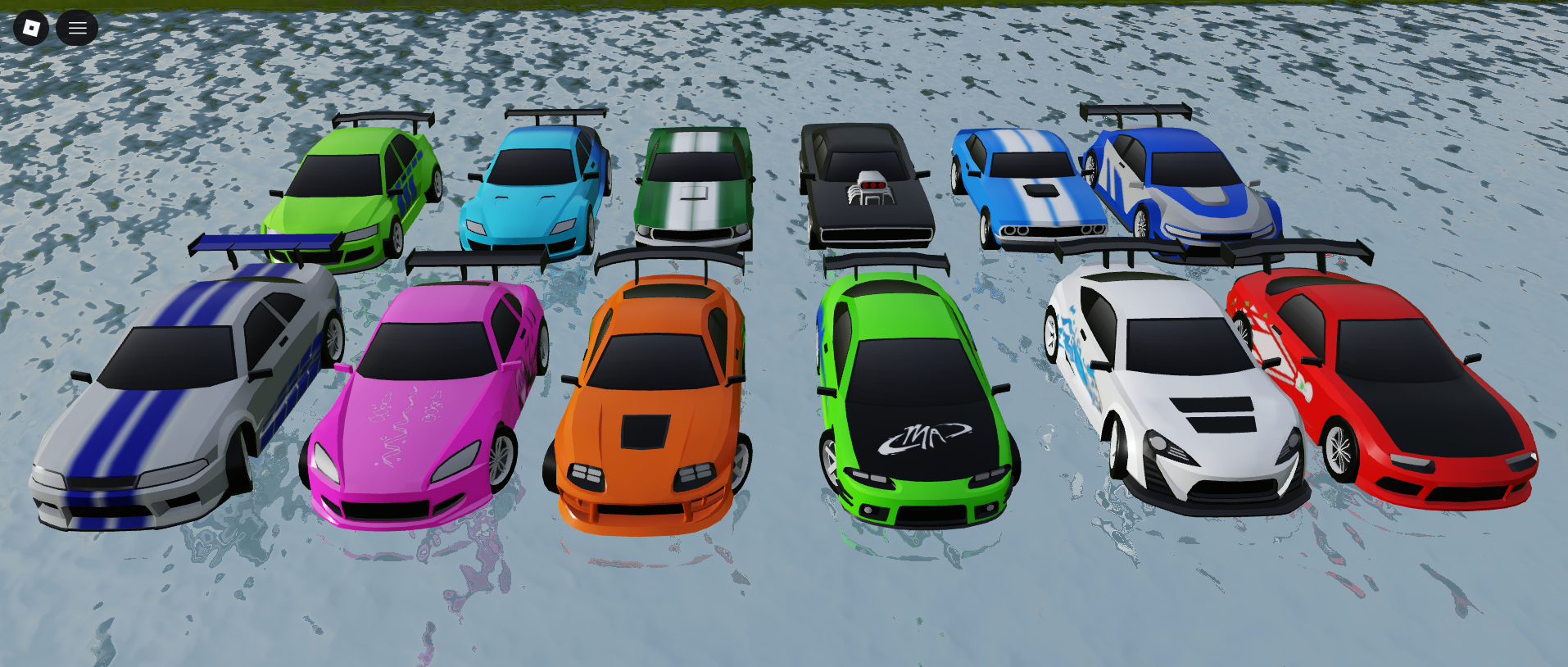Open the Roblox logo menu

click(x=31, y=28)
